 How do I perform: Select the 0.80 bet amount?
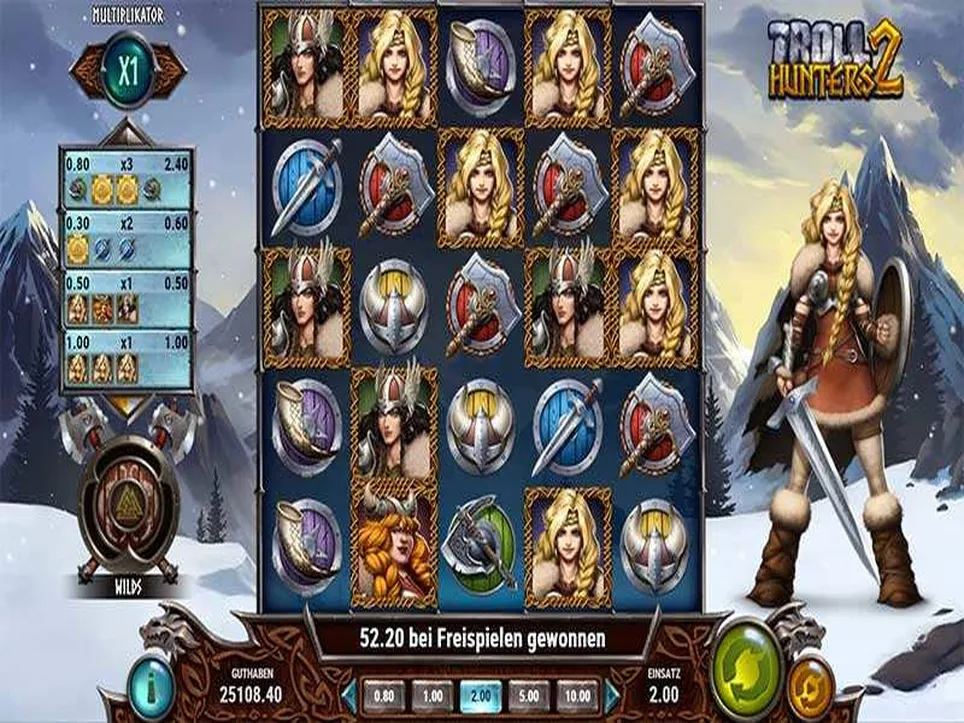pos(384,694)
